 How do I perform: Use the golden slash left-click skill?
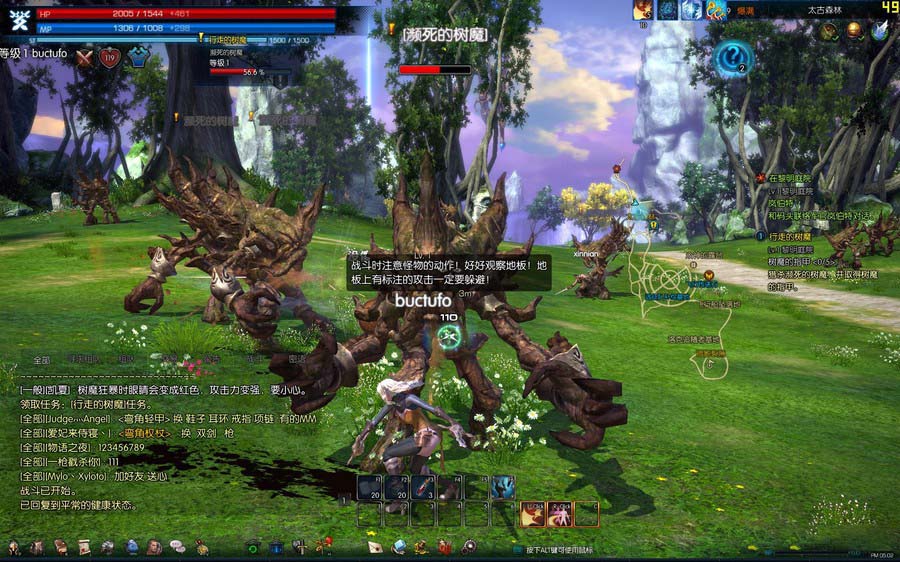coord(532,513)
